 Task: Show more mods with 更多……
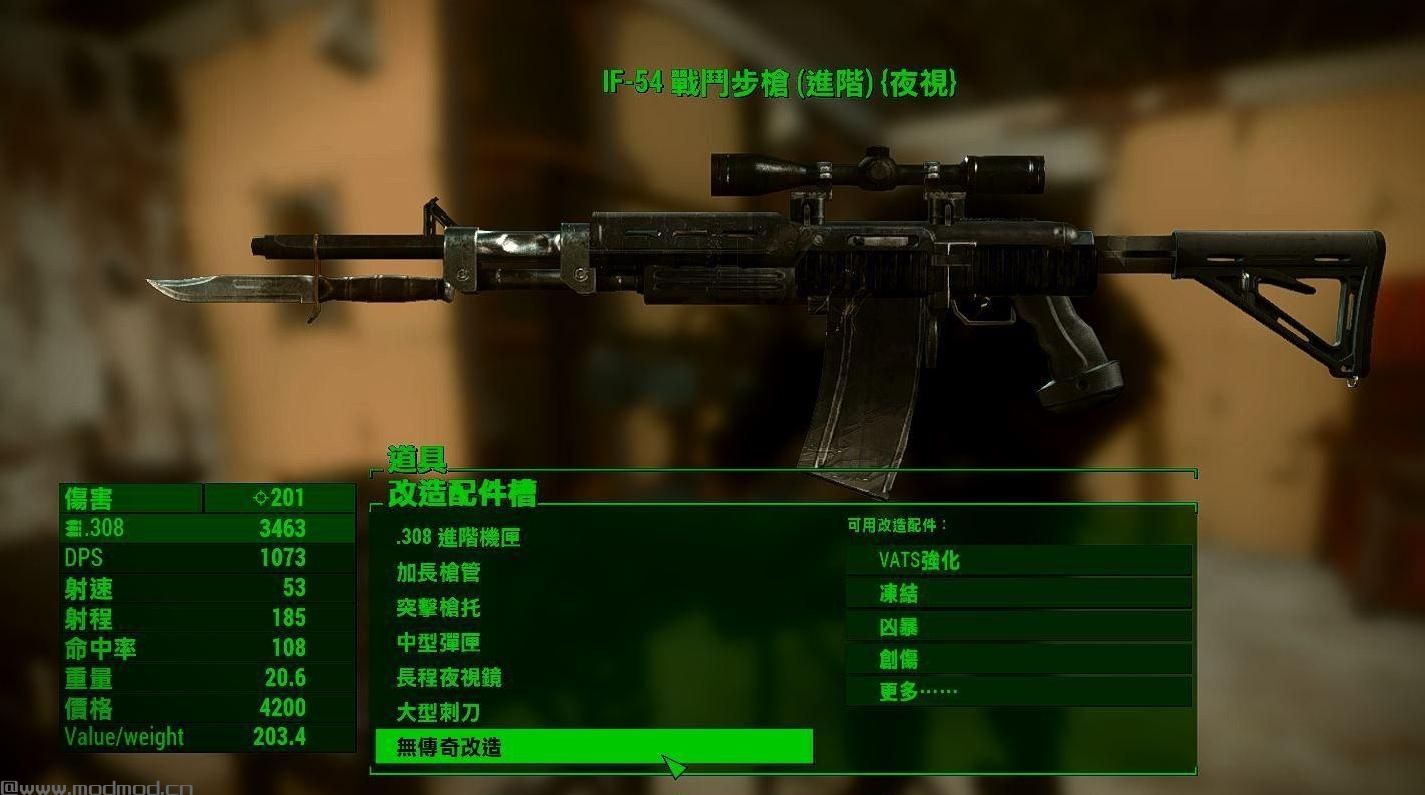click(x=1018, y=691)
